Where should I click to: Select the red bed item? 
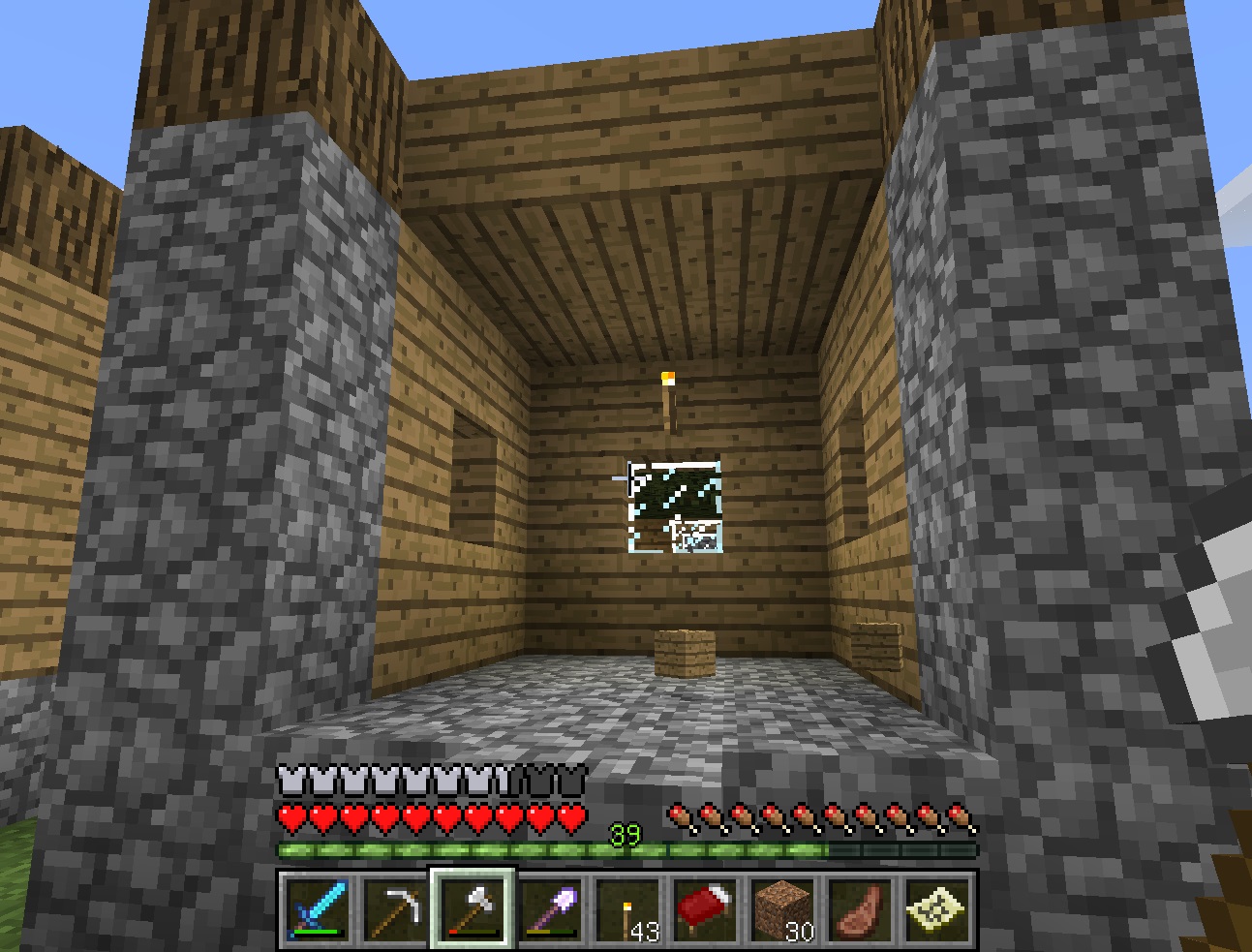(x=709, y=908)
